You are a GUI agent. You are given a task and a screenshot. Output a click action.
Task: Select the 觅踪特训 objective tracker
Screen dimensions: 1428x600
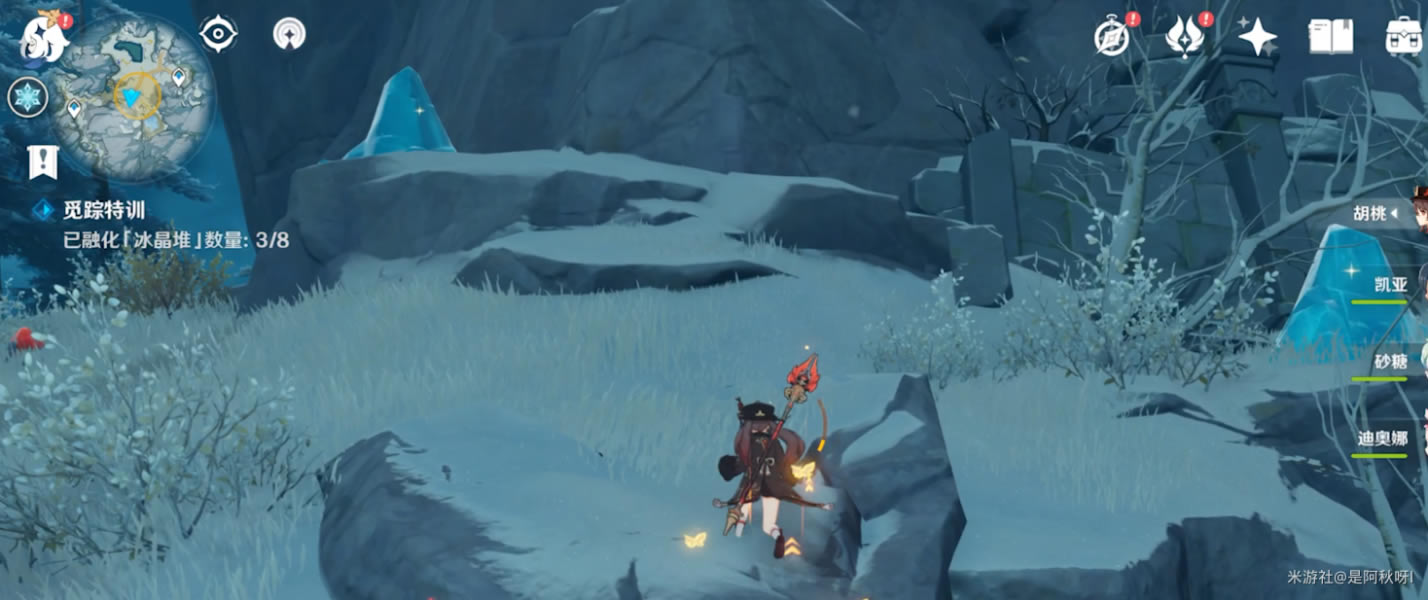(x=105, y=210)
